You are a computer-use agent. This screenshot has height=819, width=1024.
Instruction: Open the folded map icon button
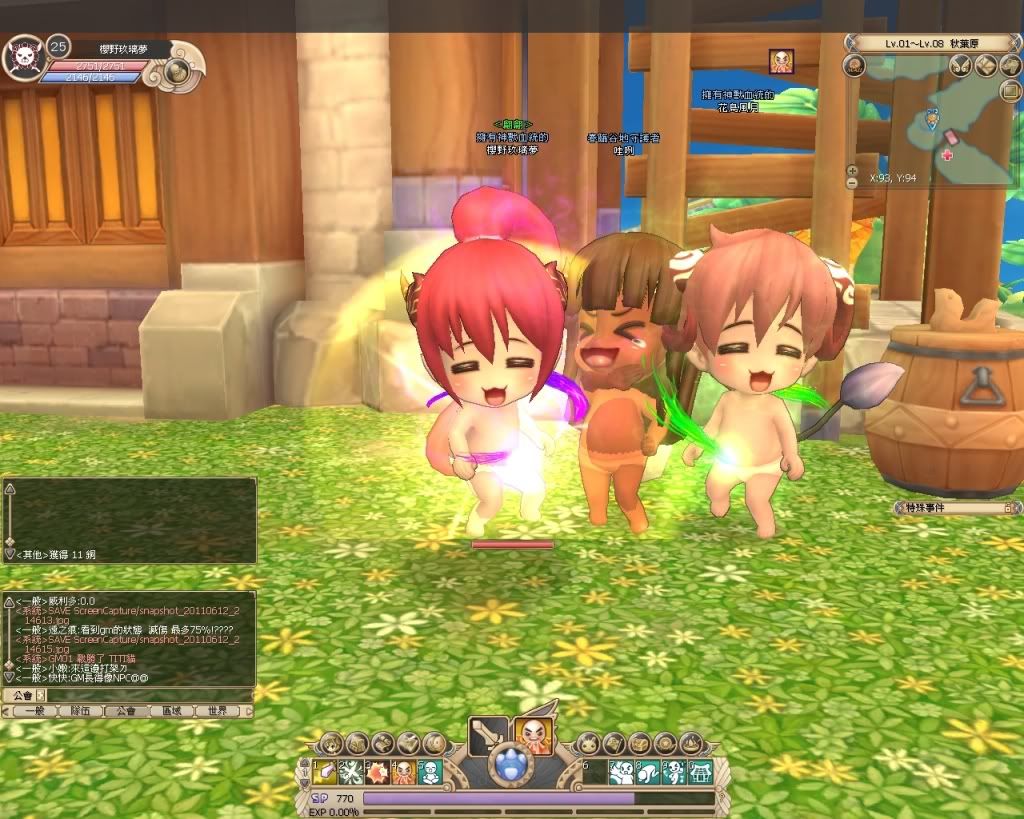[x=985, y=66]
